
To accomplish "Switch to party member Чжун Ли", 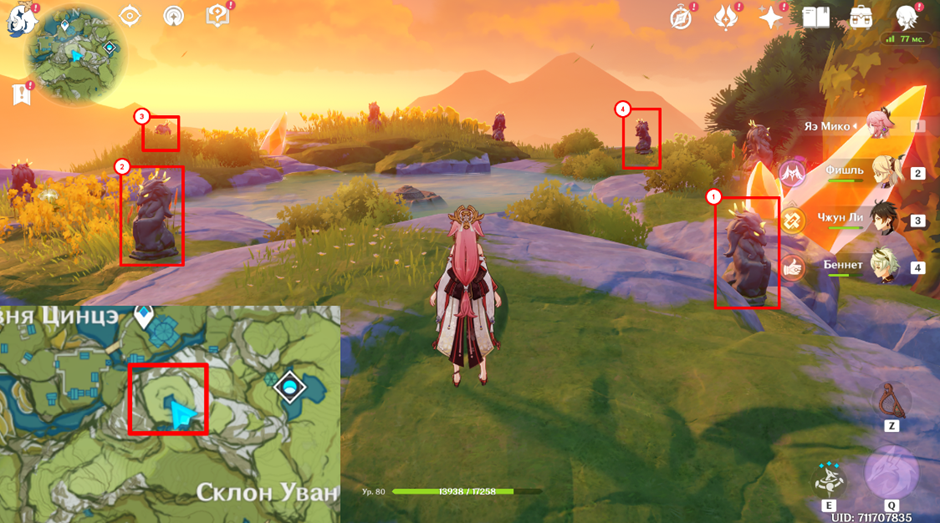I will [887, 220].
